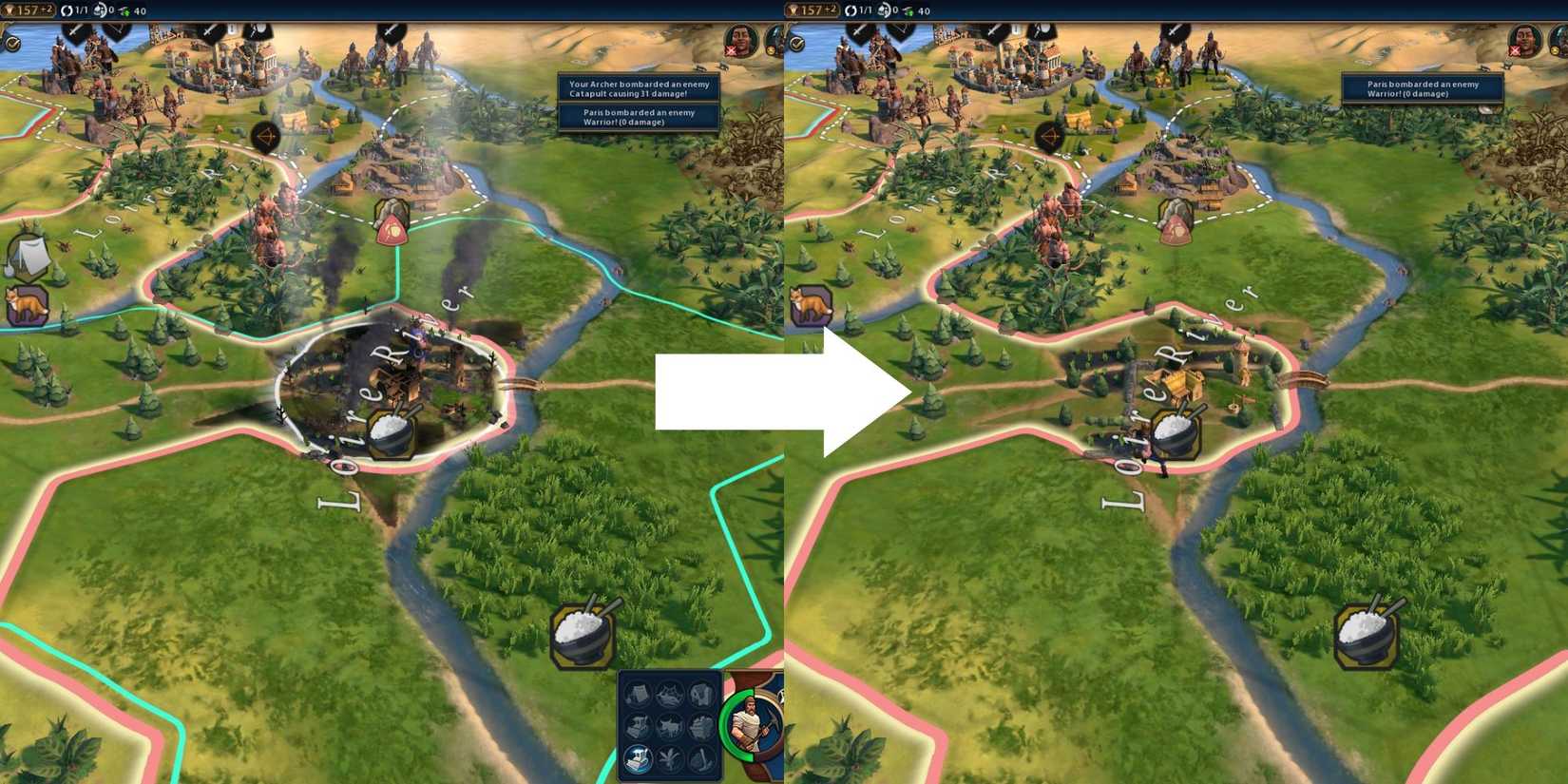Toggle the golden checkmark indicator below the top bar

coord(11,43)
